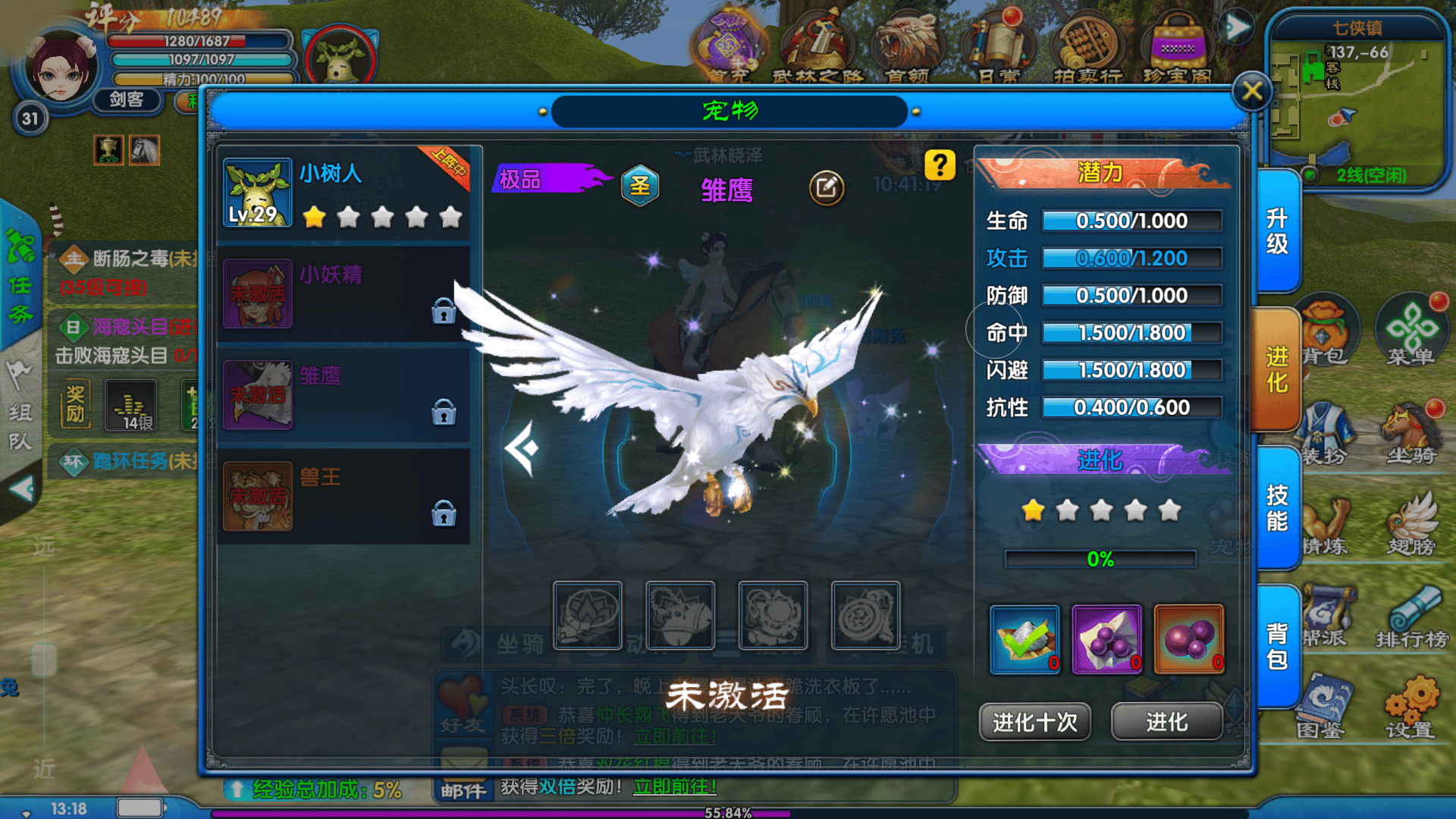This screenshot has height=819, width=1456.
Task: Click the 进化十次 button
Action: [1034, 722]
